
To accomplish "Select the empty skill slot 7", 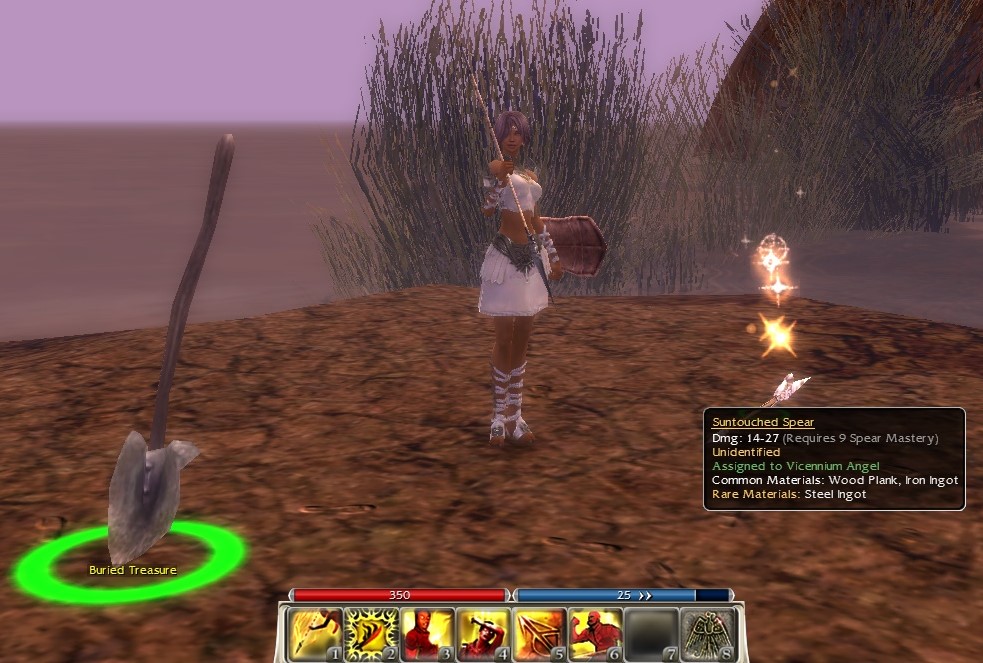I will (x=651, y=634).
